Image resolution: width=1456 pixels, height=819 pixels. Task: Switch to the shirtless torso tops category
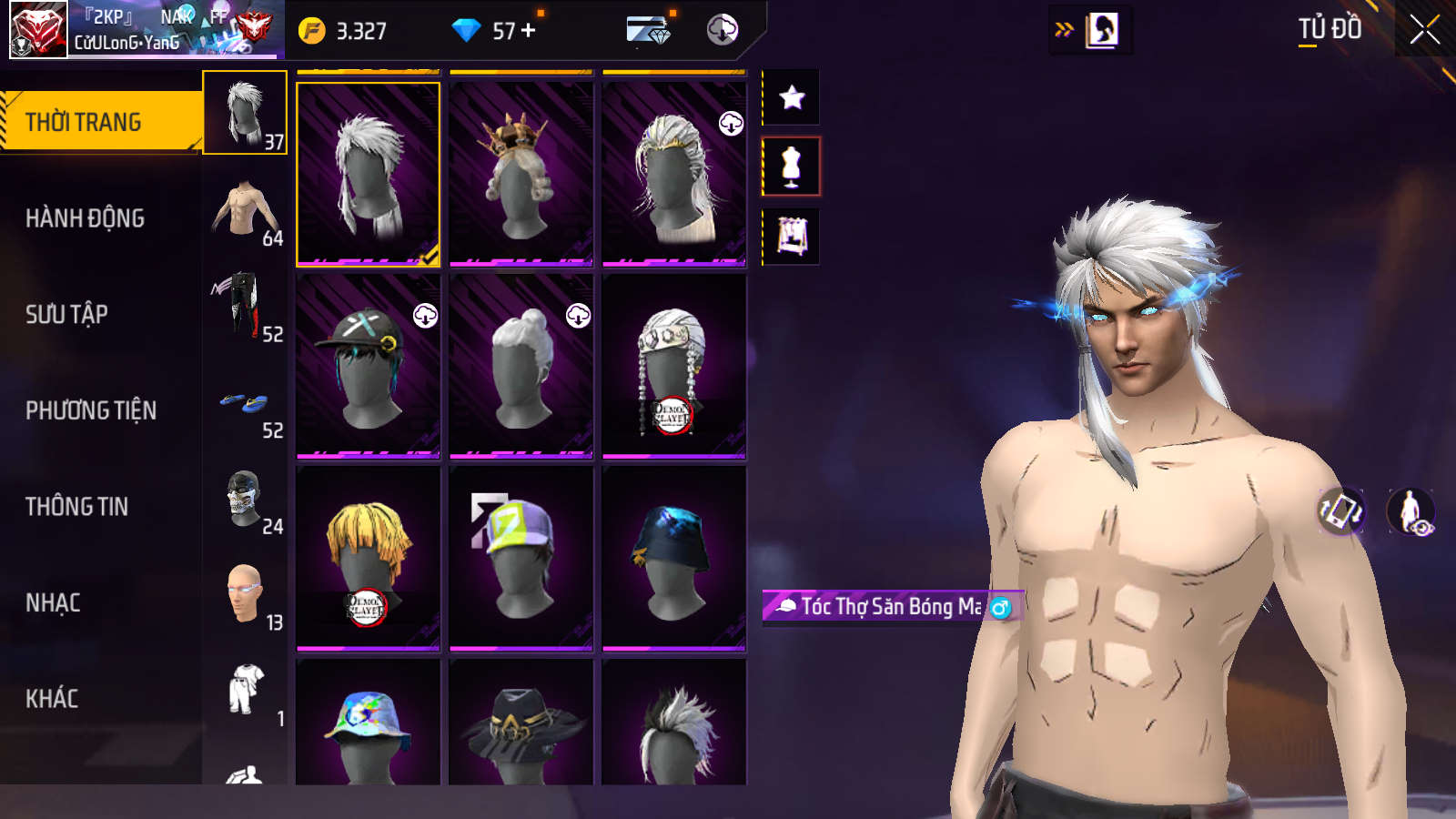pos(245,209)
